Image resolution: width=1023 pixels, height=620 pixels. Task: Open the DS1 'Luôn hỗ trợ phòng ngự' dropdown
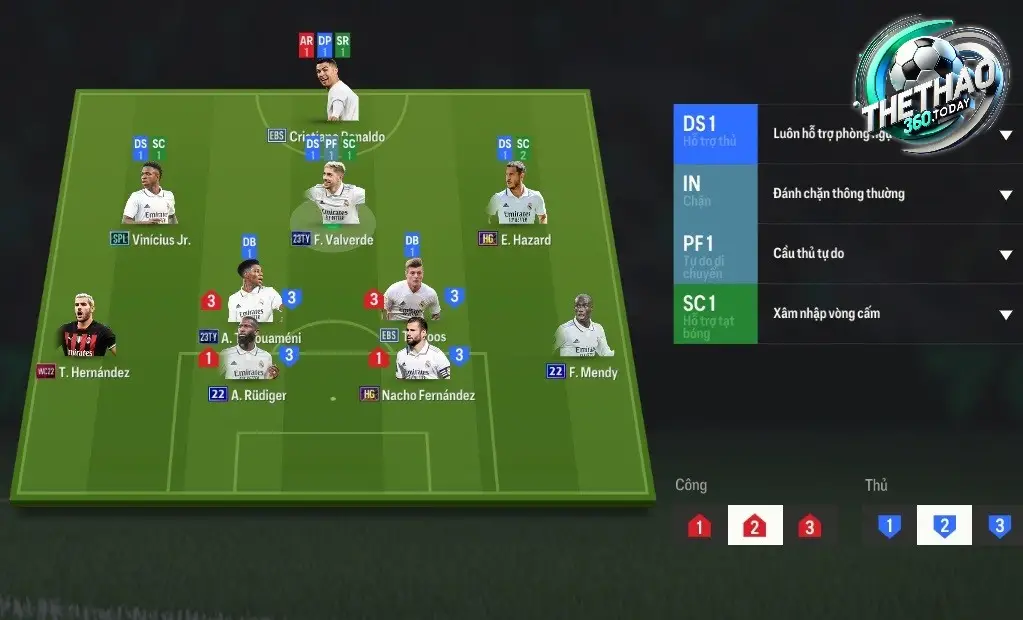1005,135
